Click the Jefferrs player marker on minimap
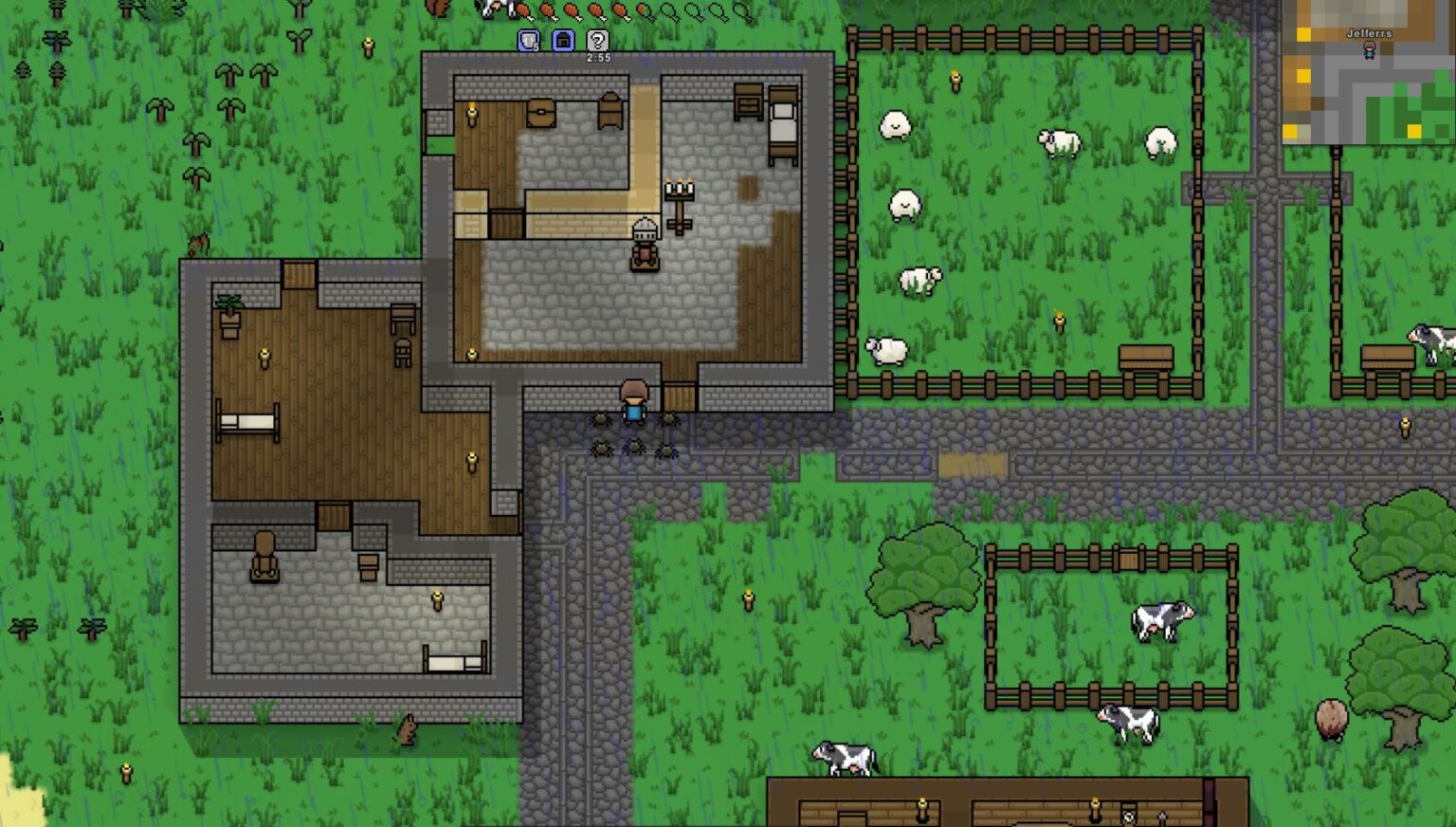This screenshot has height=827, width=1456. 1369,50
